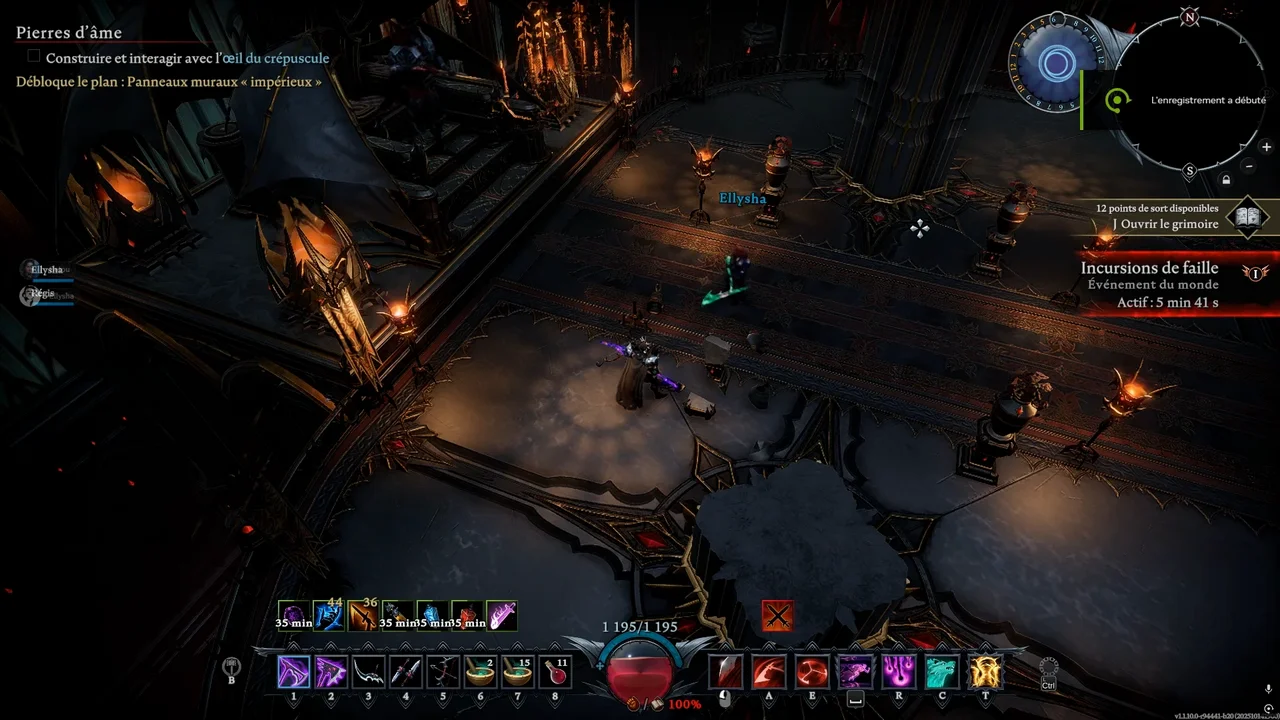The width and height of the screenshot is (1280, 720).
Task: Select the Pierres d'âme quest tracker
Action: tap(69, 33)
